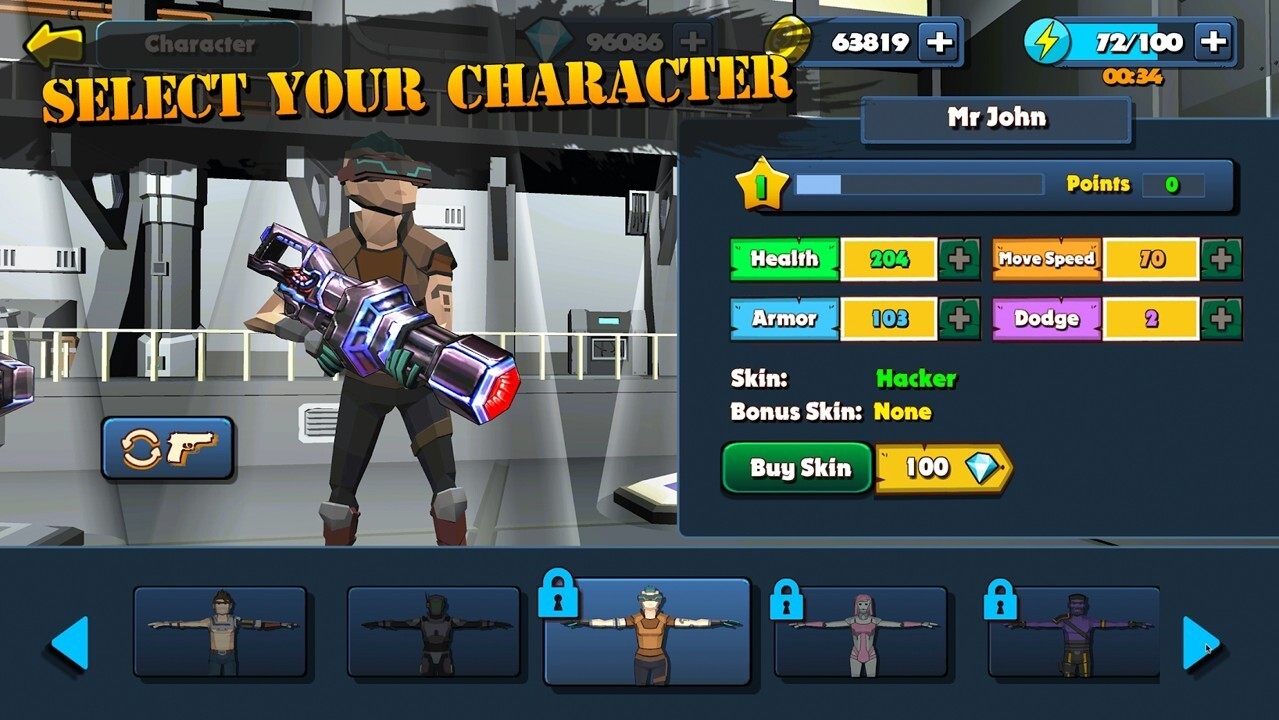Screen dimensions: 1279x720
Task: Go back with the yellow arrow
Action: [x=54, y=44]
